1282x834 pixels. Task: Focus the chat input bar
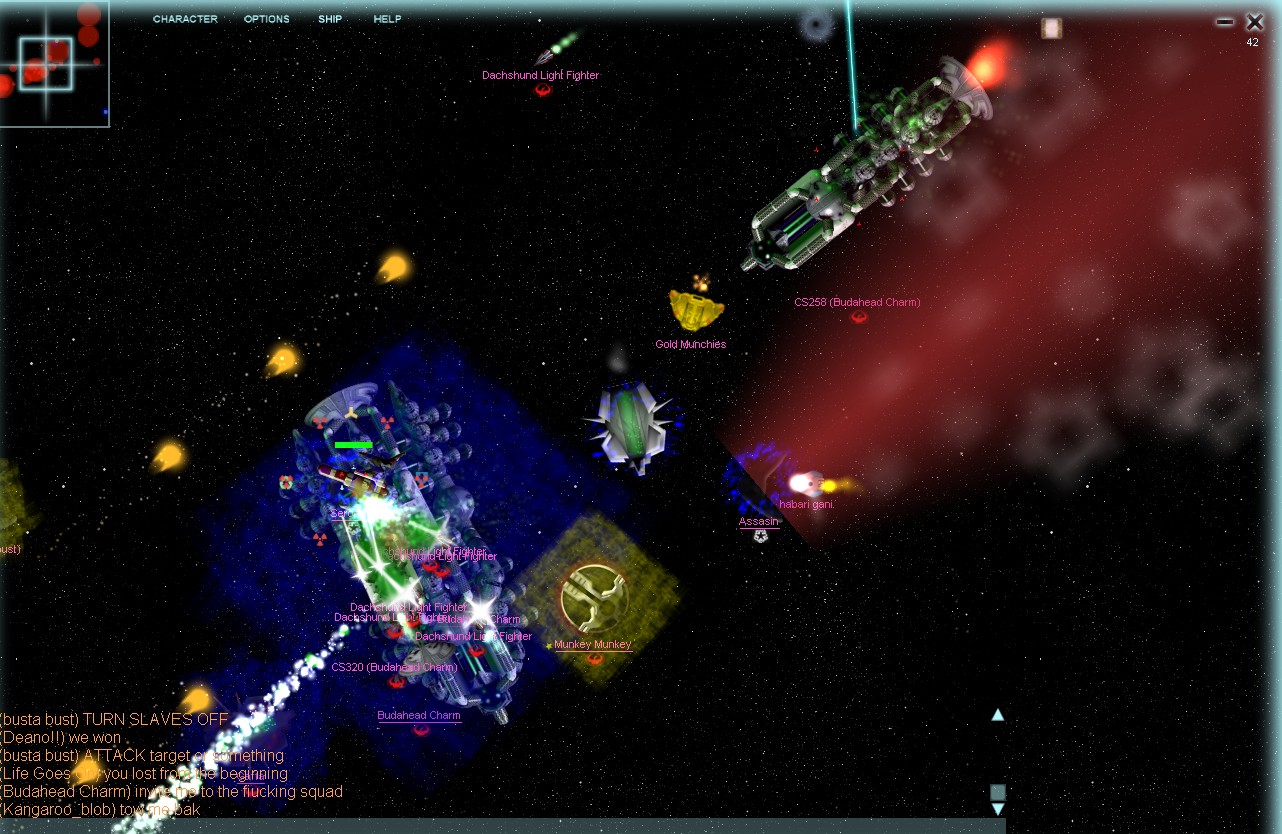tap(500, 826)
